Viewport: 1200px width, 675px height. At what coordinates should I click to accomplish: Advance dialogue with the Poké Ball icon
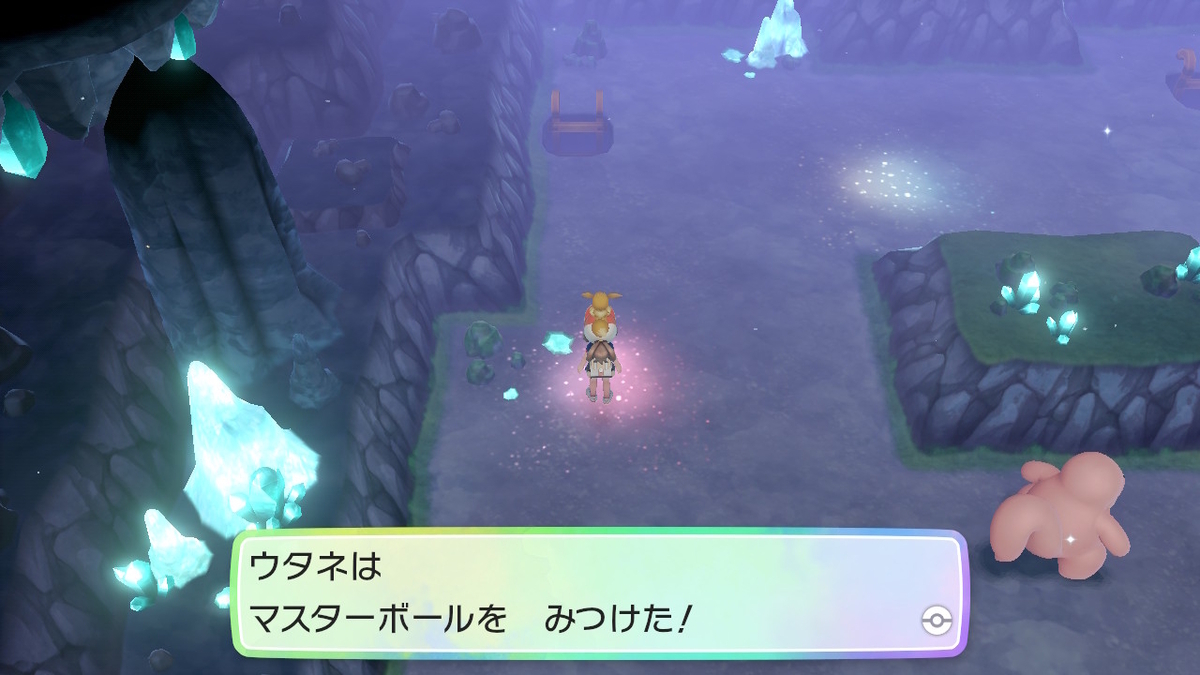pos(933,621)
